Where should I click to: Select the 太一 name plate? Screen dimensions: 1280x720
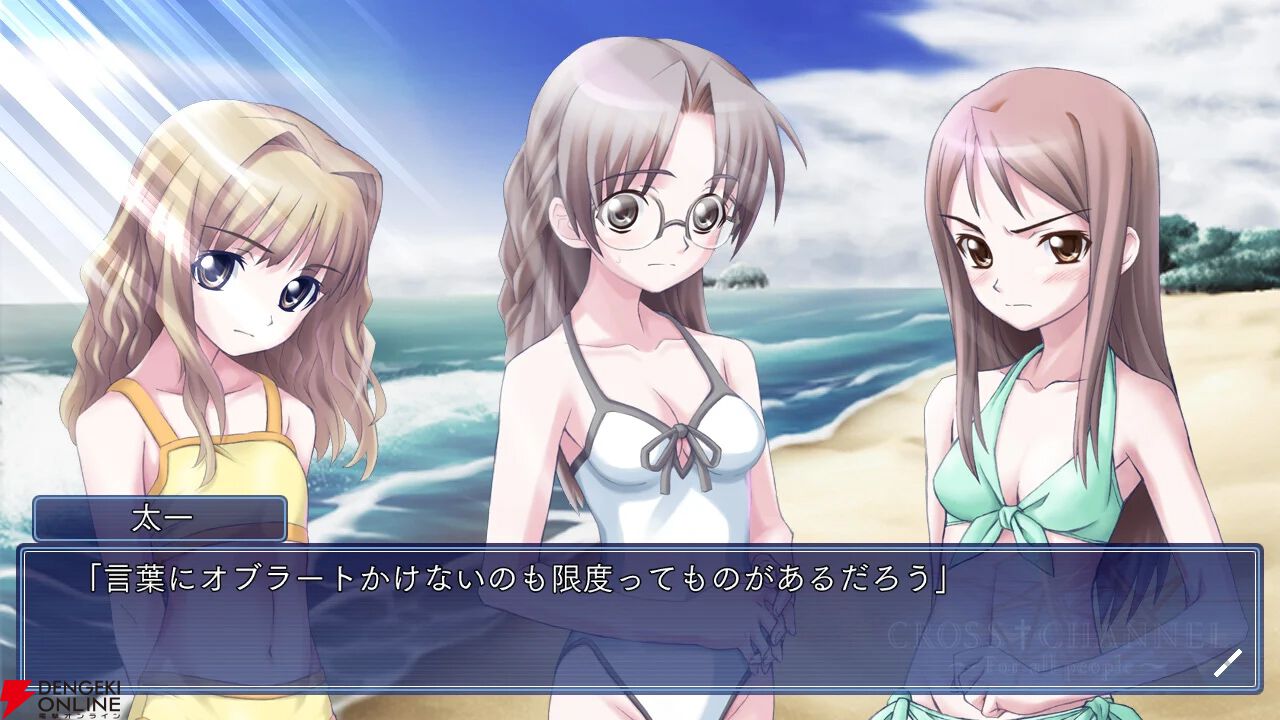click(x=160, y=518)
